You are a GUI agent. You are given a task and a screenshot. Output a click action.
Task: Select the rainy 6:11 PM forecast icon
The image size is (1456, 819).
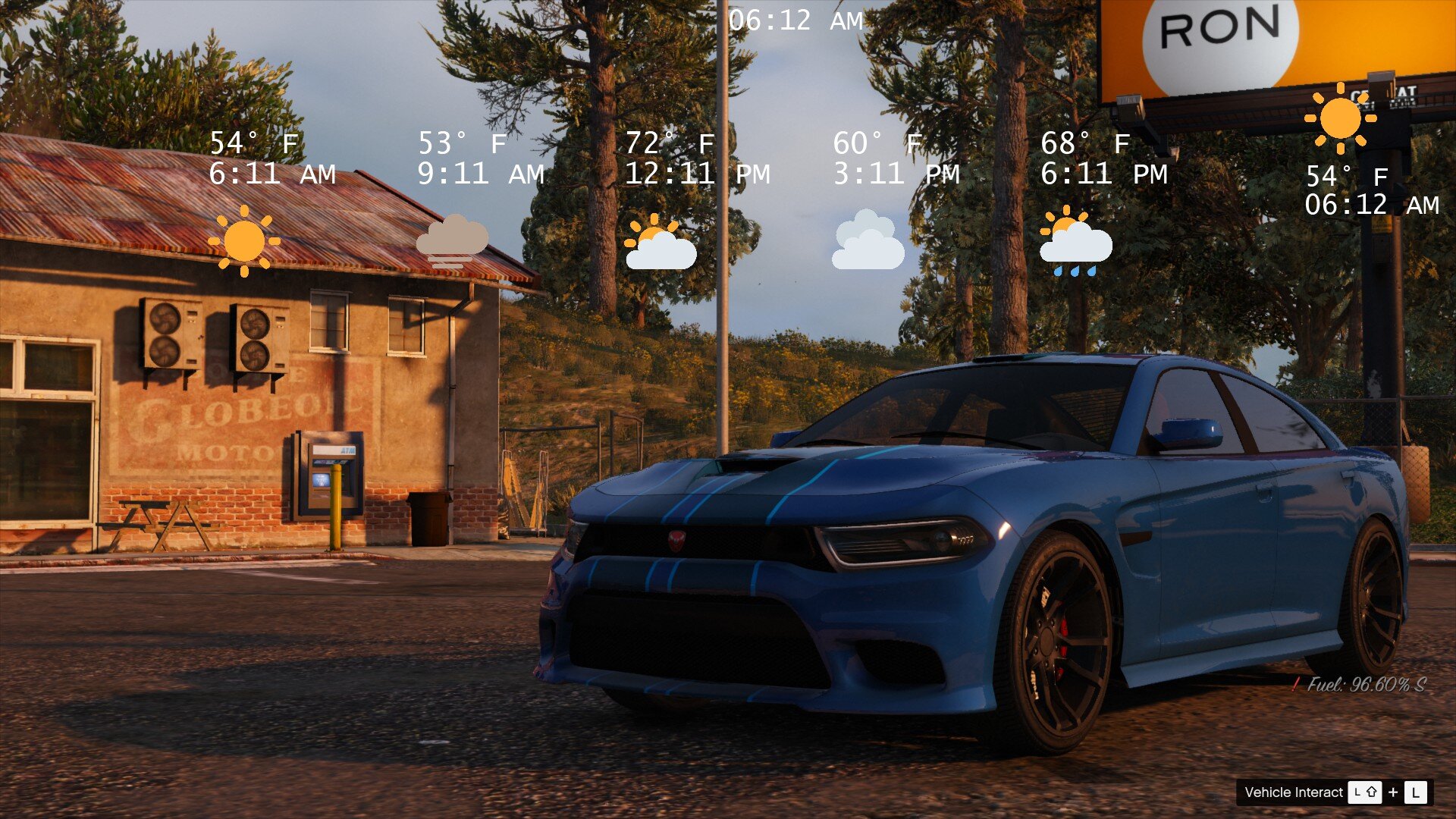click(x=1075, y=241)
